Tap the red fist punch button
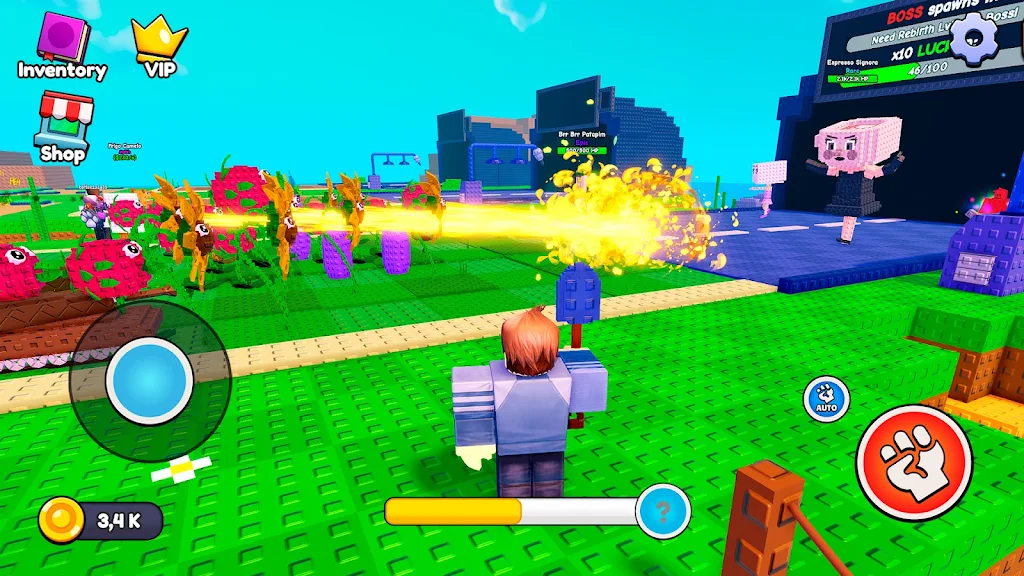Screen dimensions: 1024x576 (x=913, y=462)
